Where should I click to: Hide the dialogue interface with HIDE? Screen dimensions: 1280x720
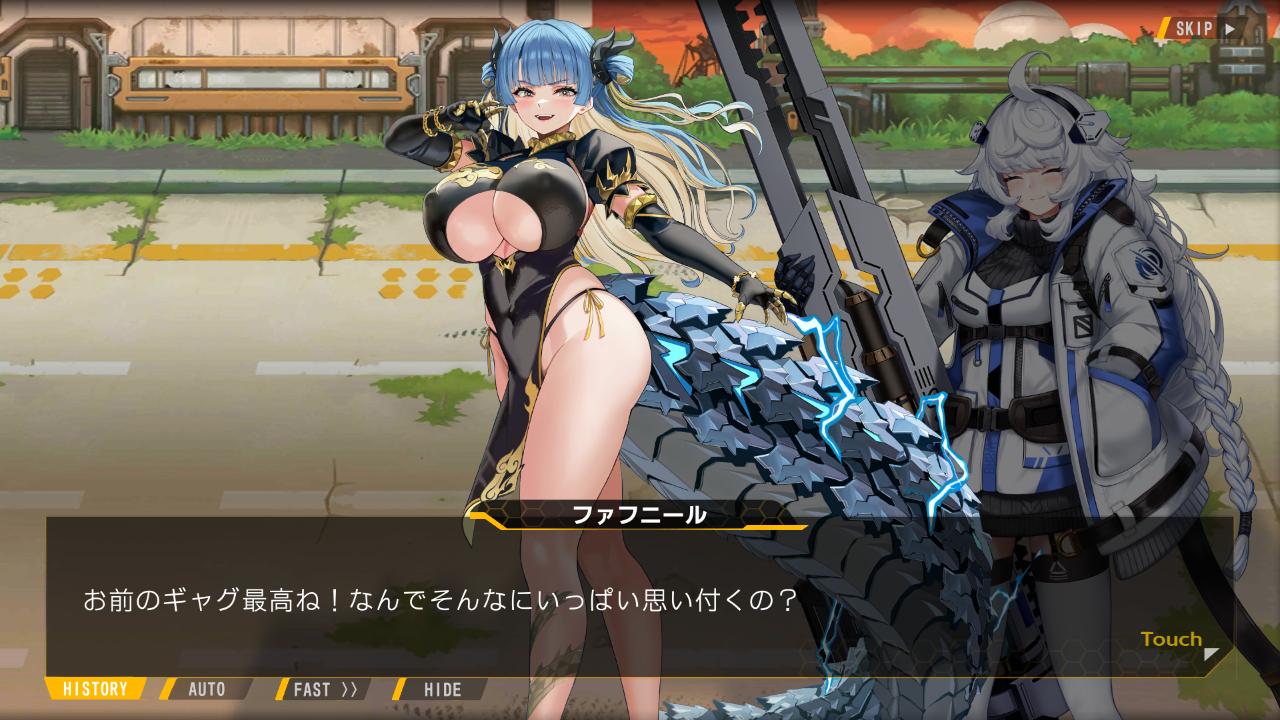(x=442, y=689)
